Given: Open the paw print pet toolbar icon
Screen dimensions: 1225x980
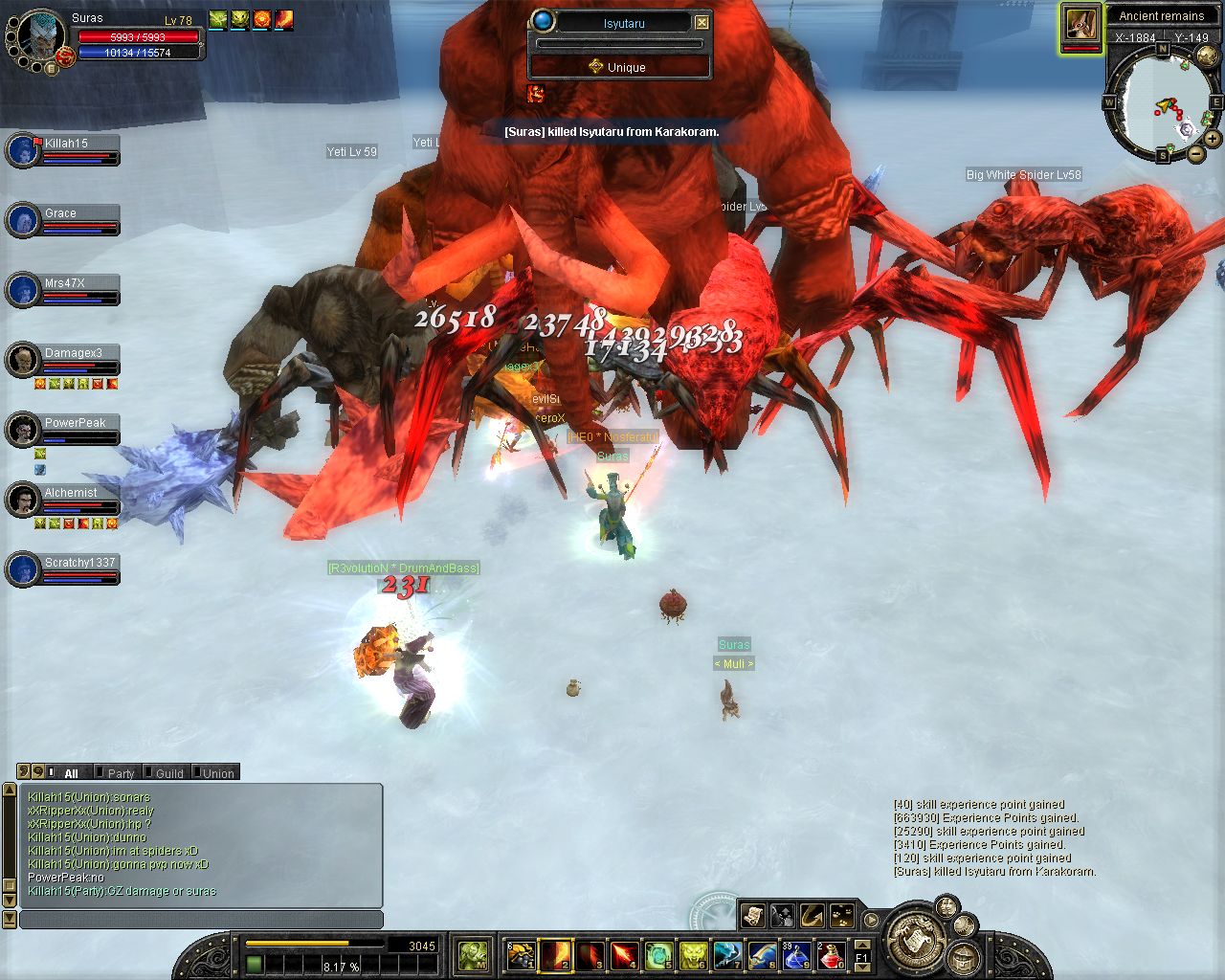Looking at the screenshot, I should pyautogui.click(x=841, y=916).
